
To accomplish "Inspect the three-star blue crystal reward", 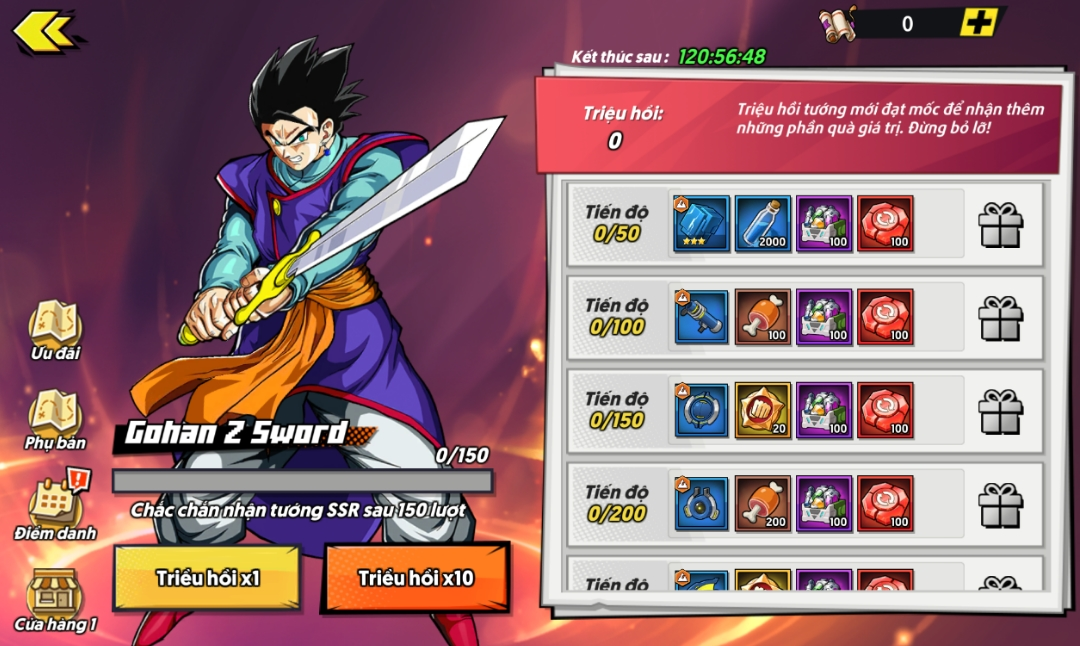I will click(701, 223).
